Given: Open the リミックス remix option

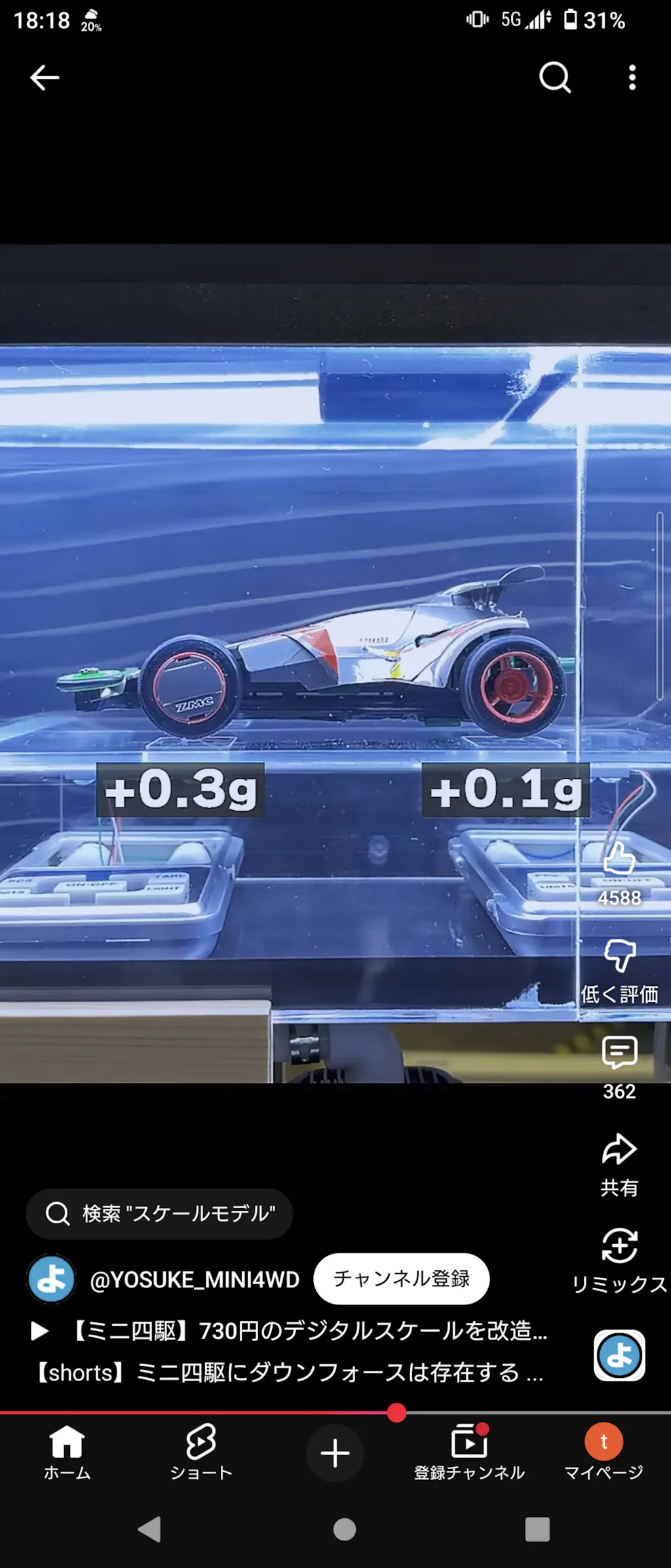Looking at the screenshot, I should (619, 1247).
